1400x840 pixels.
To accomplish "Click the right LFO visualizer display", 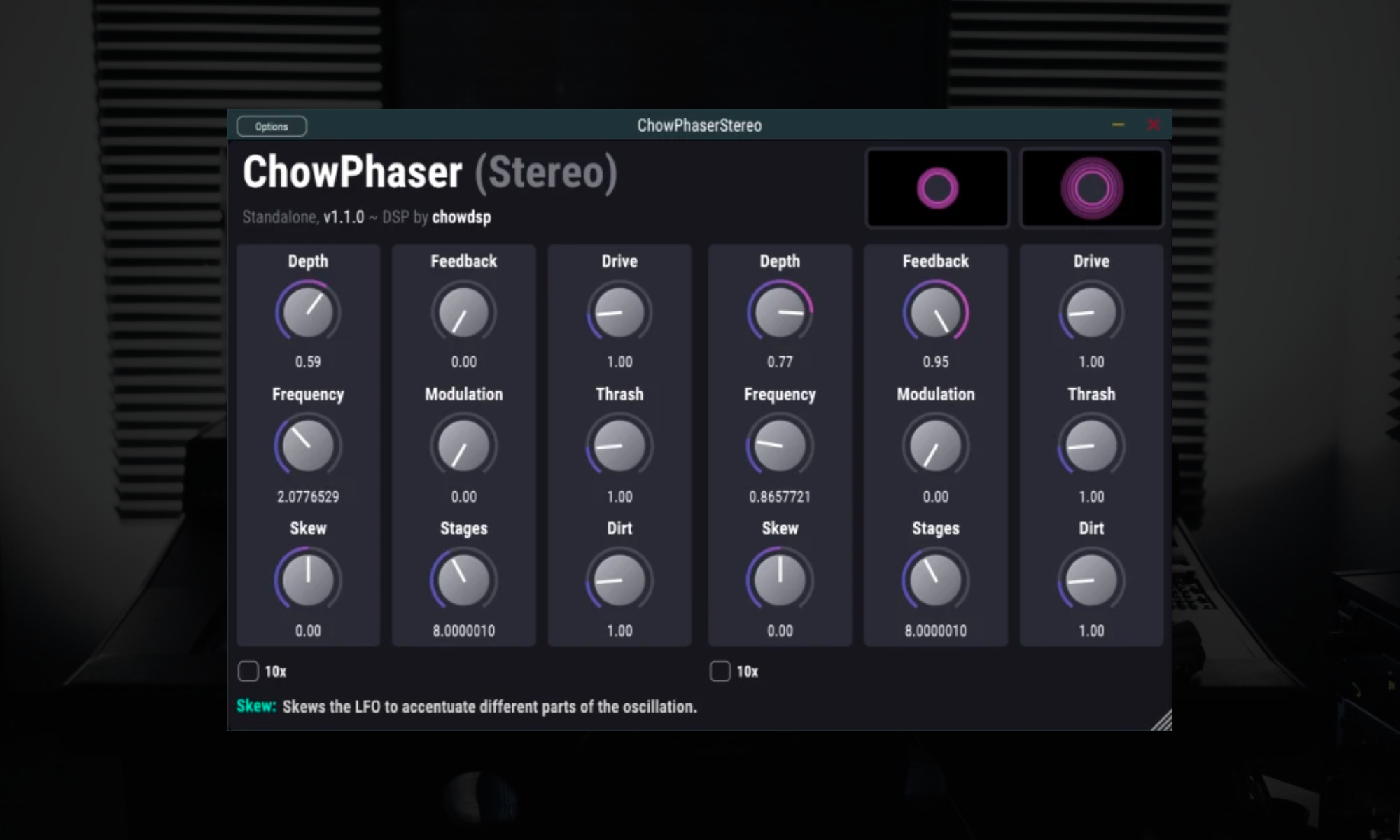I will click(x=1092, y=188).
